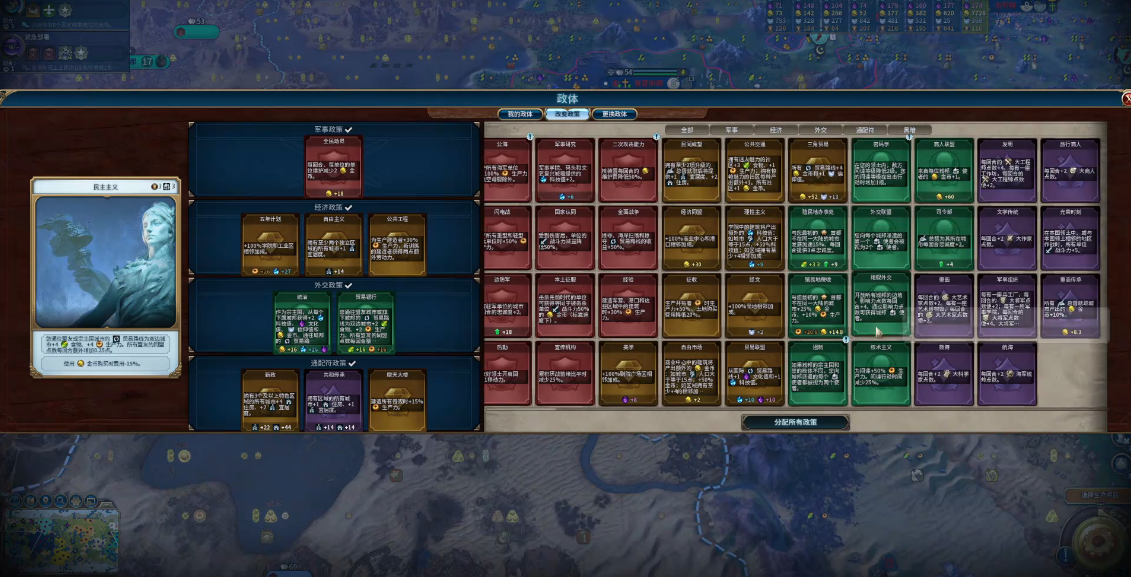Open the 更换政体 tab
Viewport: 1131px width, 577px height.
click(613, 114)
